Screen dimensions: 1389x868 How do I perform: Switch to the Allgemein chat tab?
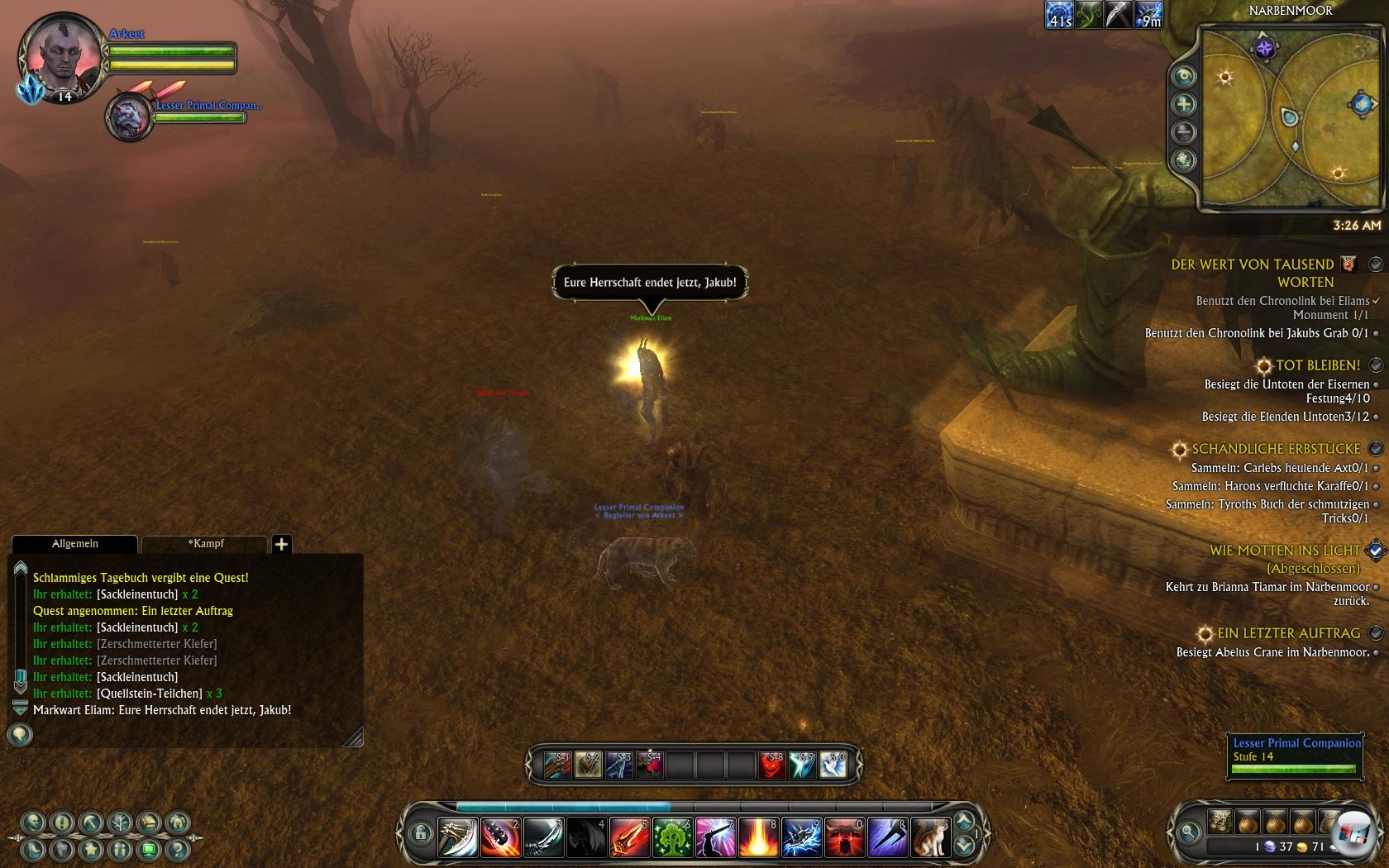pyautogui.click(x=74, y=544)
